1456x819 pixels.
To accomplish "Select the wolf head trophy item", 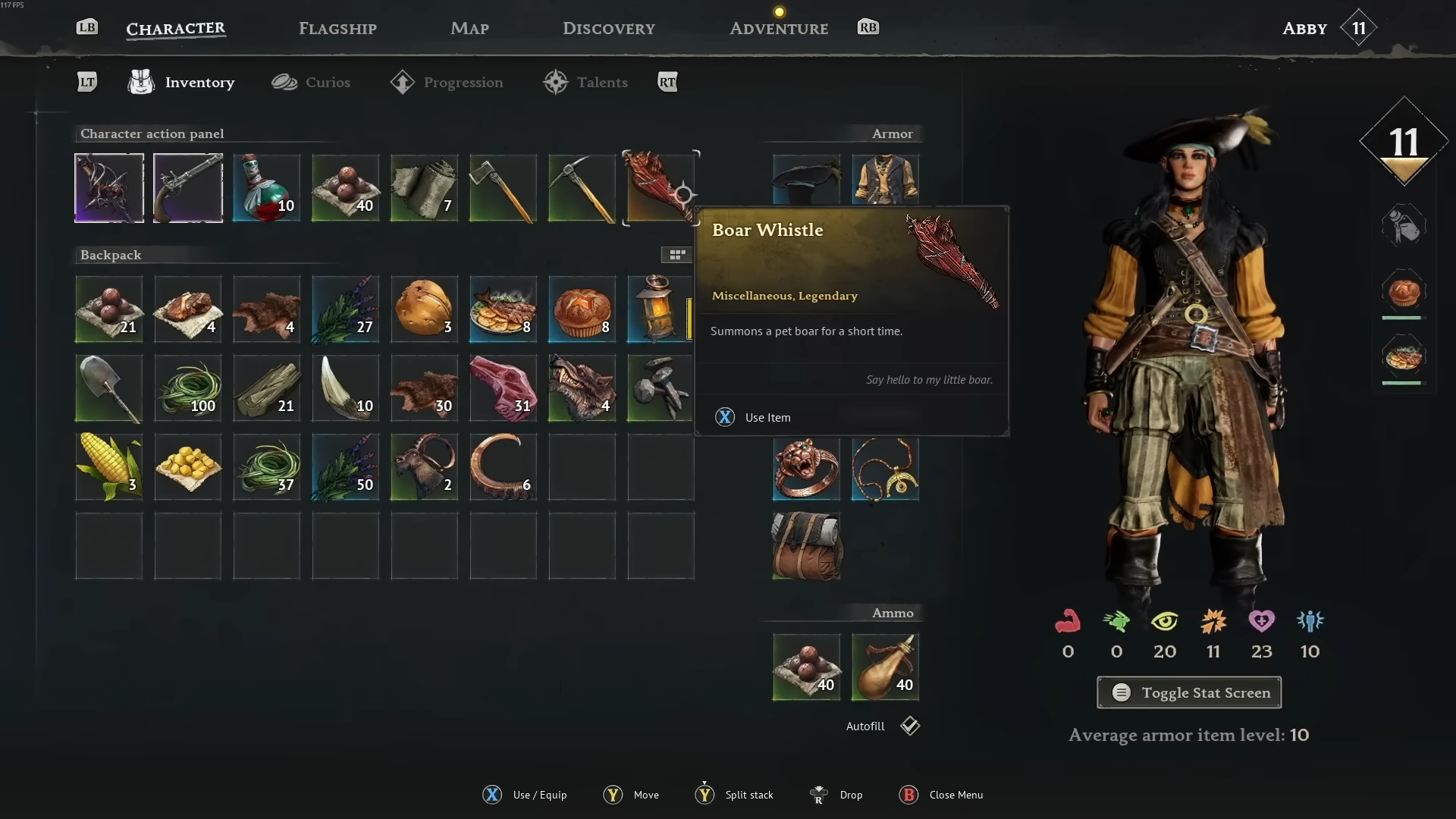I will (x=582, y=388).
